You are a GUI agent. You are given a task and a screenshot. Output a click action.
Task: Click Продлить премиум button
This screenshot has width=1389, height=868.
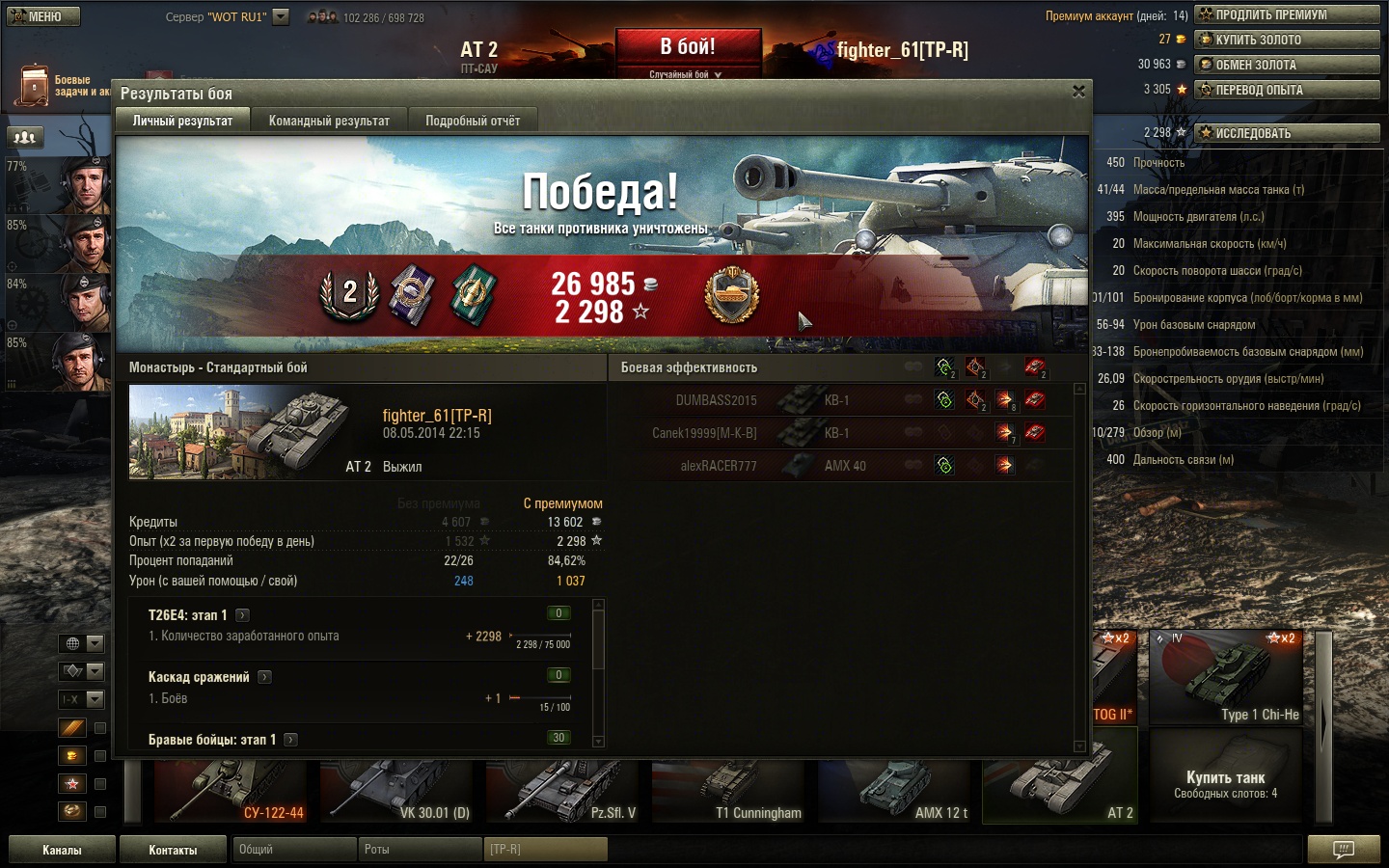point(1287,14)
